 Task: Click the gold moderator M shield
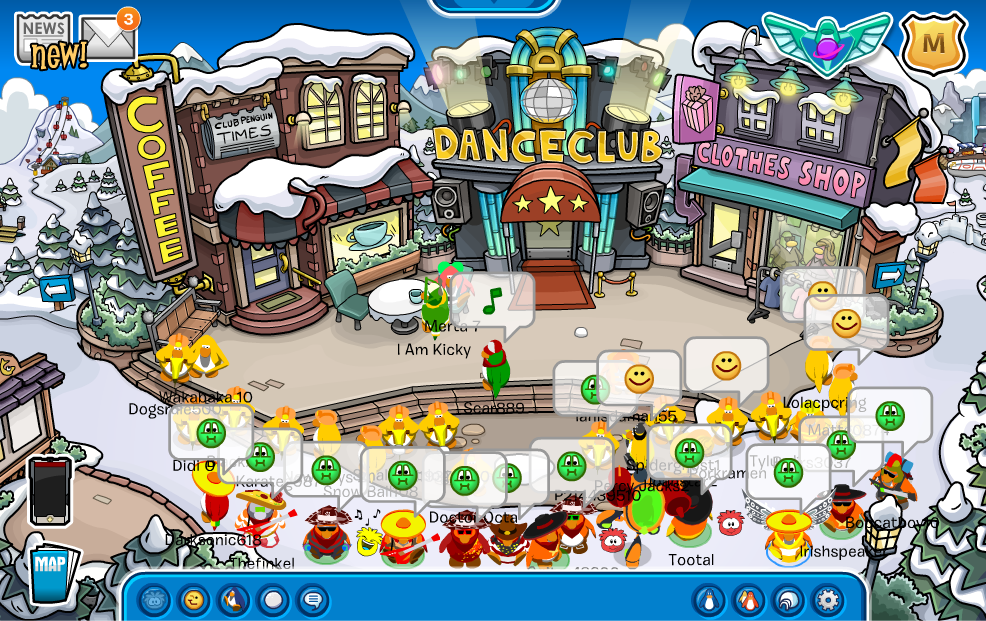933,43
